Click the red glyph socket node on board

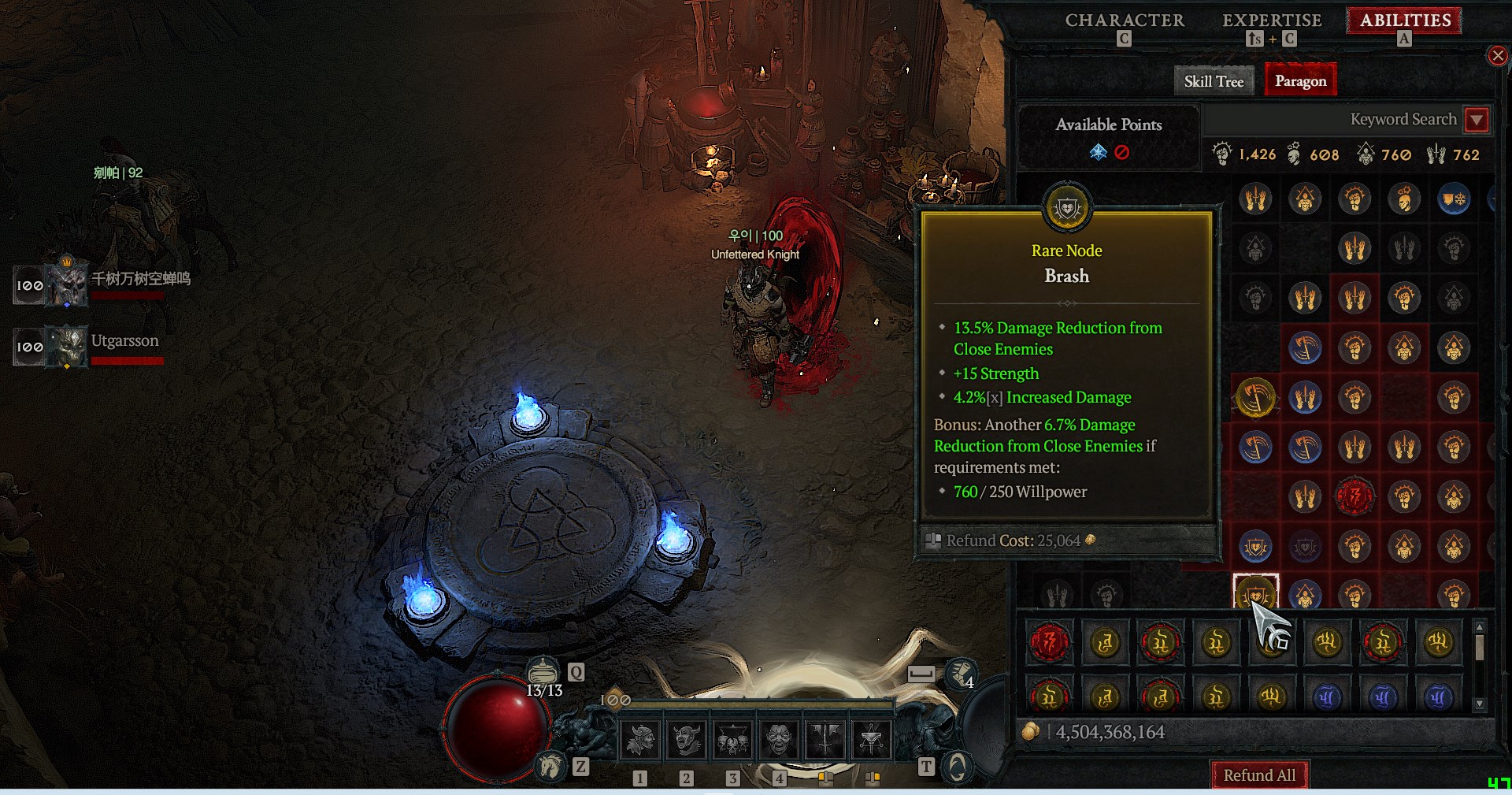click(x=1354, y=496)
